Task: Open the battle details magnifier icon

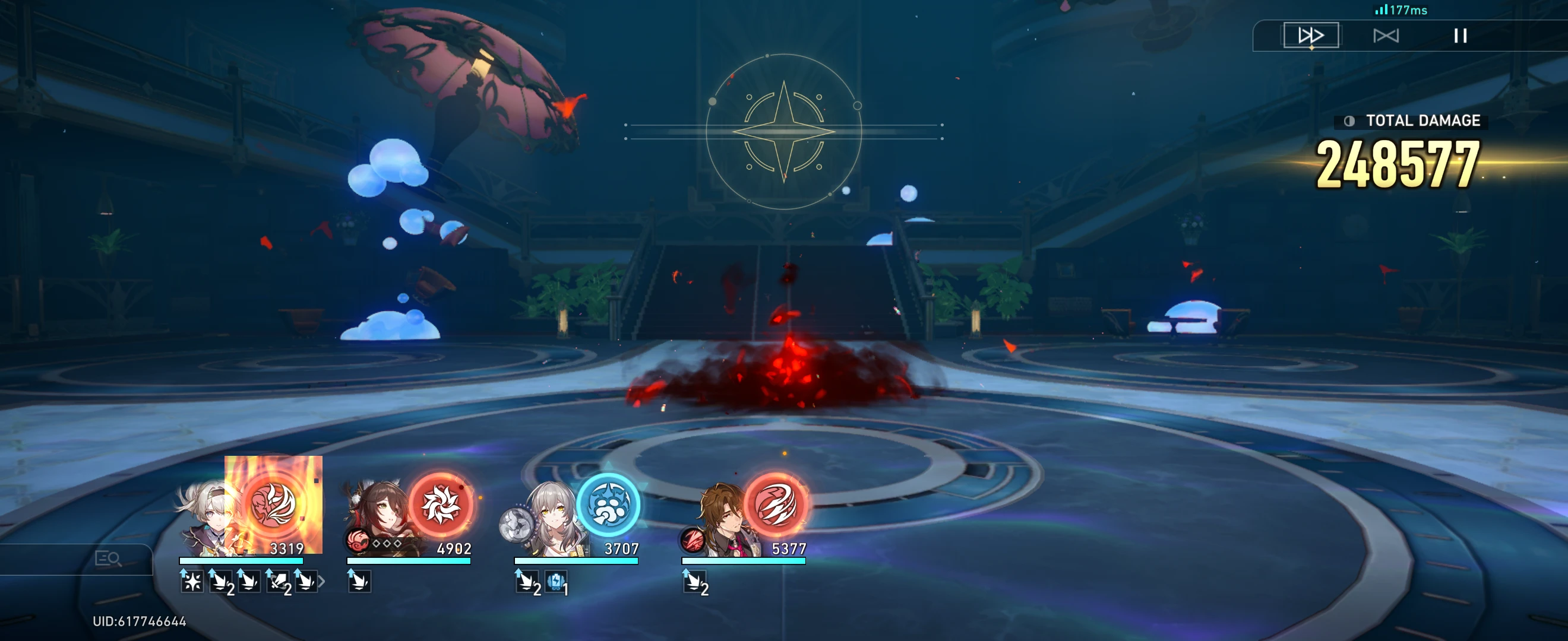Action: (109, 559)
